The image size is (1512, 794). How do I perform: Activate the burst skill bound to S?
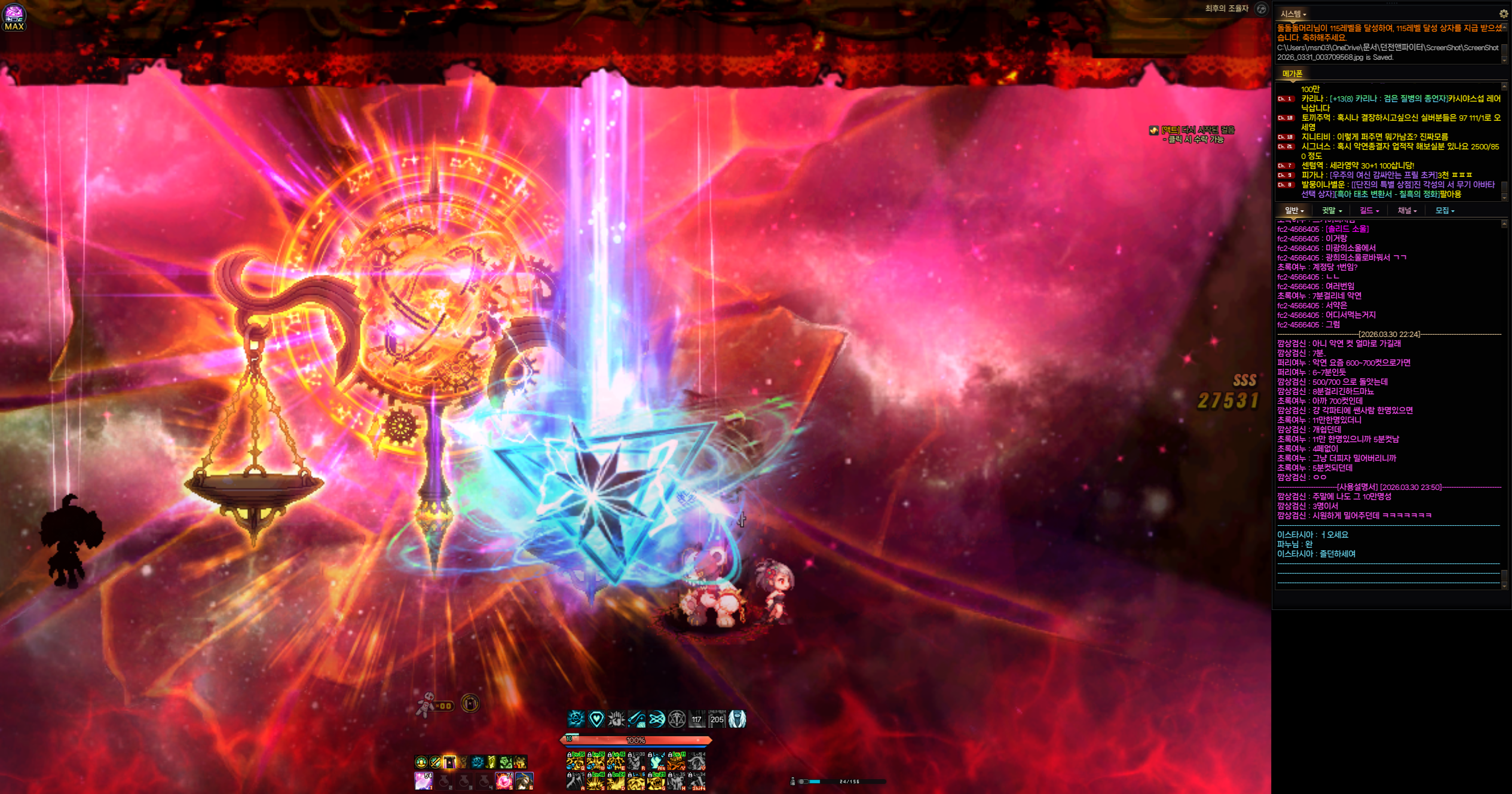(x=596, y=781)
